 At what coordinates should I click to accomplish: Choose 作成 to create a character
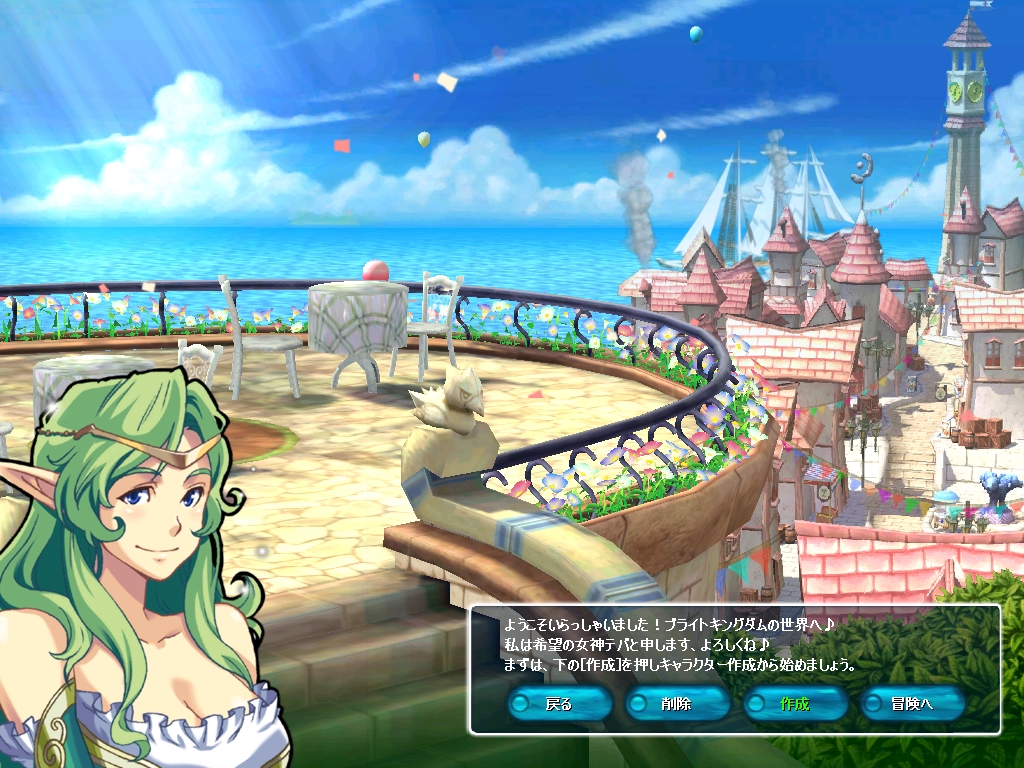795,703
